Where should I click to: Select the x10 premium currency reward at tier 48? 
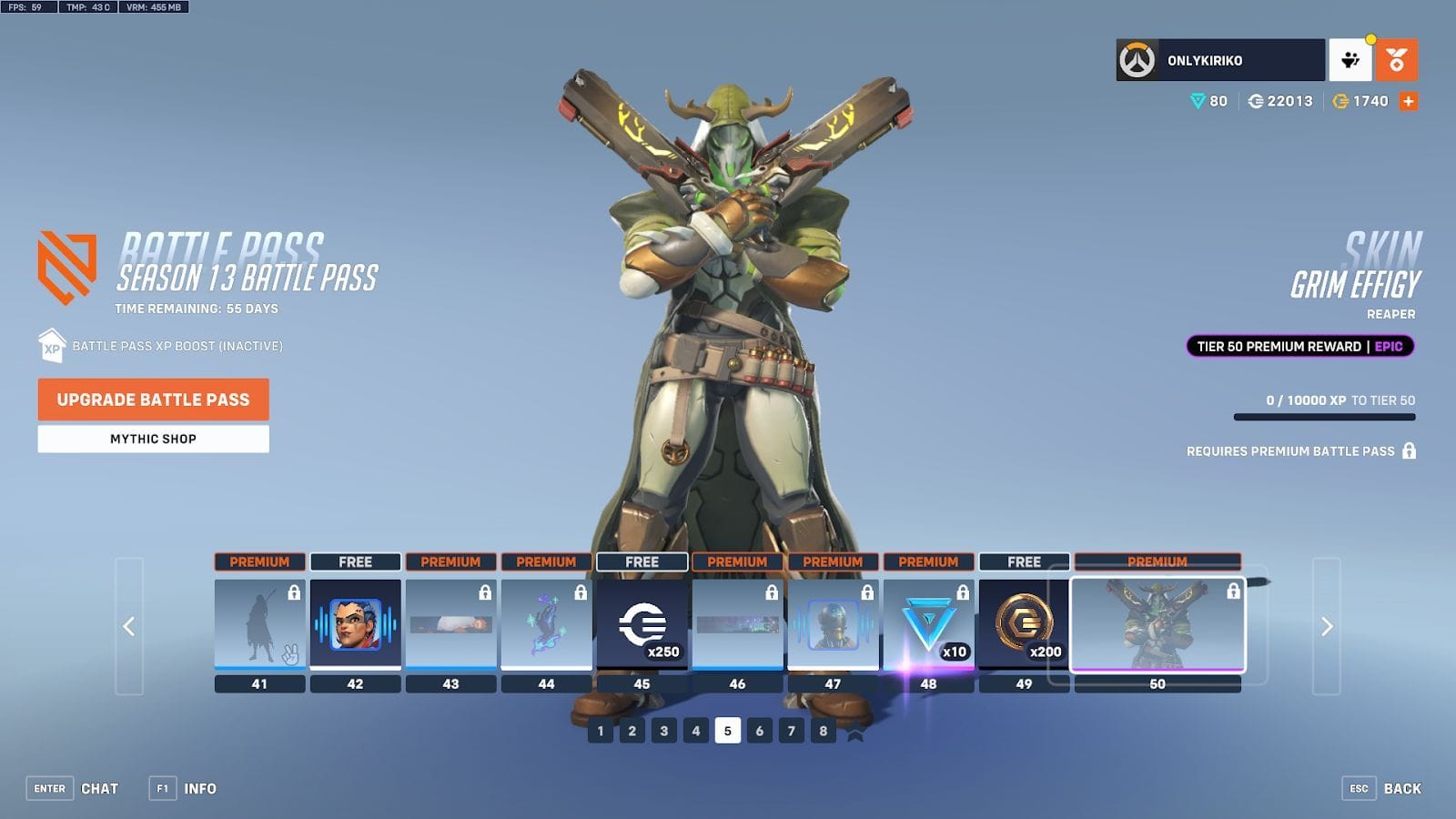coord(929,623)
